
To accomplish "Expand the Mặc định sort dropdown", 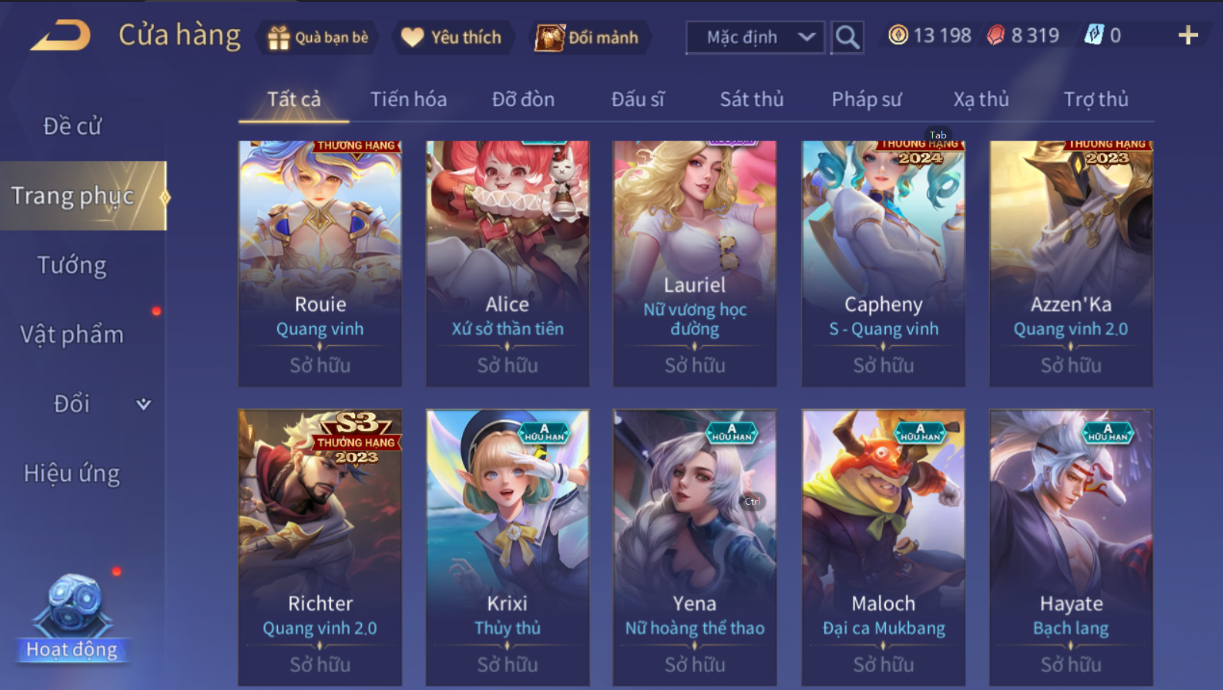I will point(756,38).
